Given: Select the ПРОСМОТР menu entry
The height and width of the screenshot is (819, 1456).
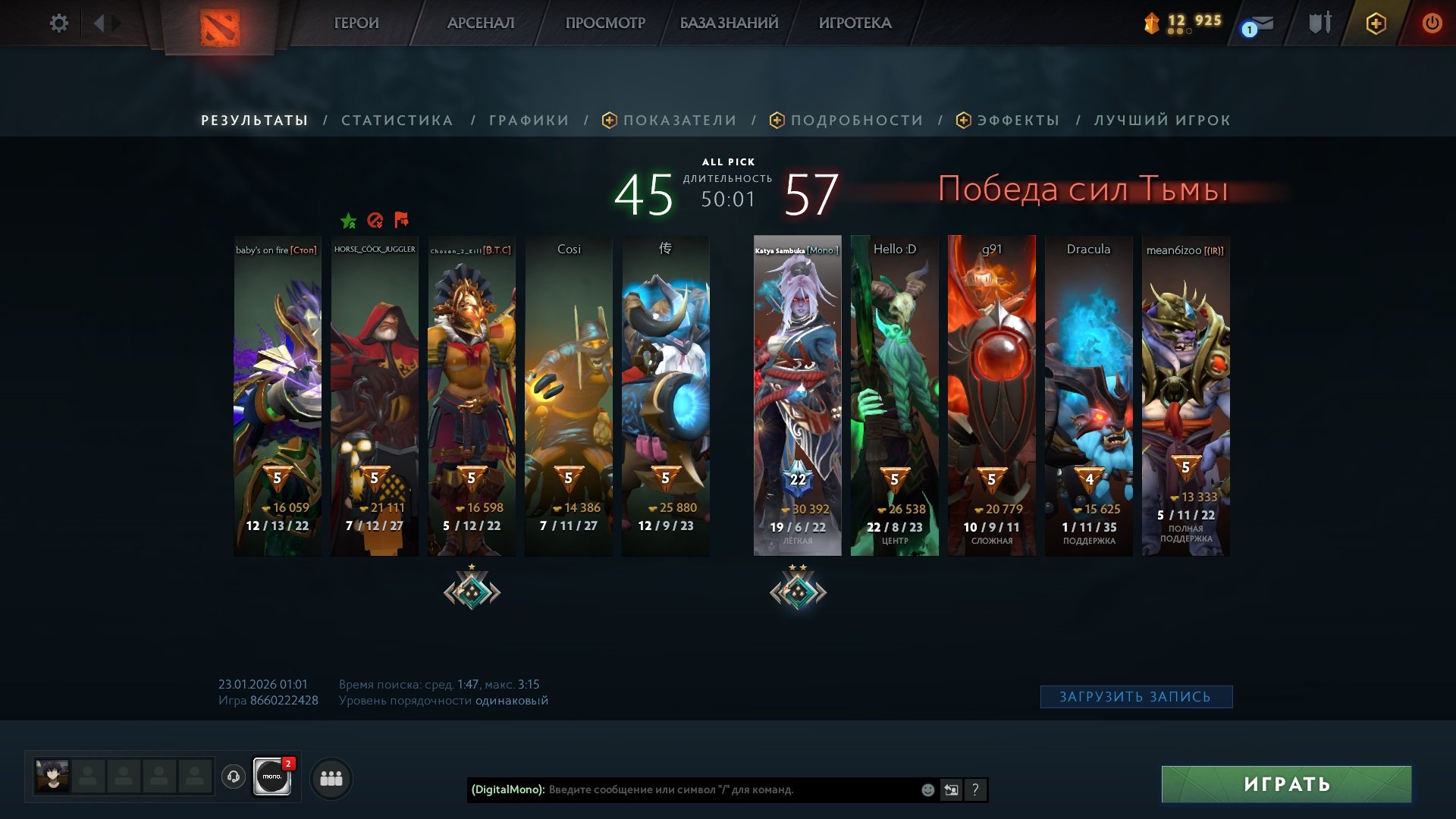Looking at the screenshot, I should pyautogui.click(x=605, y=23).
